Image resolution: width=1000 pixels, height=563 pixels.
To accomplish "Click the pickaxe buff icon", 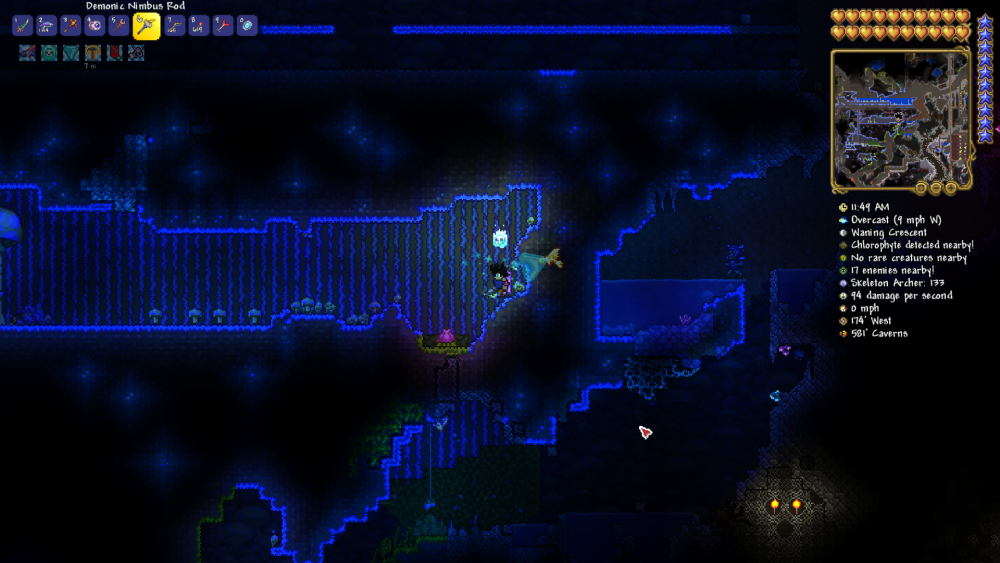I will pyautogui.click(x=92, y=53).
